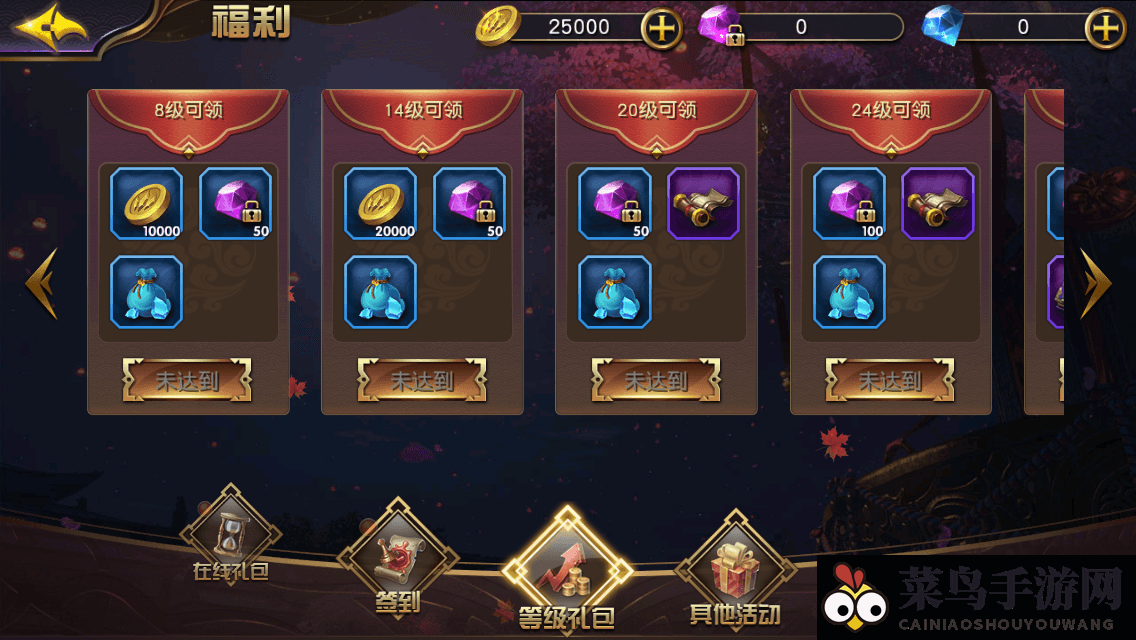Screen dimensions: 1136x640
Task: Inspect the blue gem bag in 14级 pack
Action: (x=380, y=291)
